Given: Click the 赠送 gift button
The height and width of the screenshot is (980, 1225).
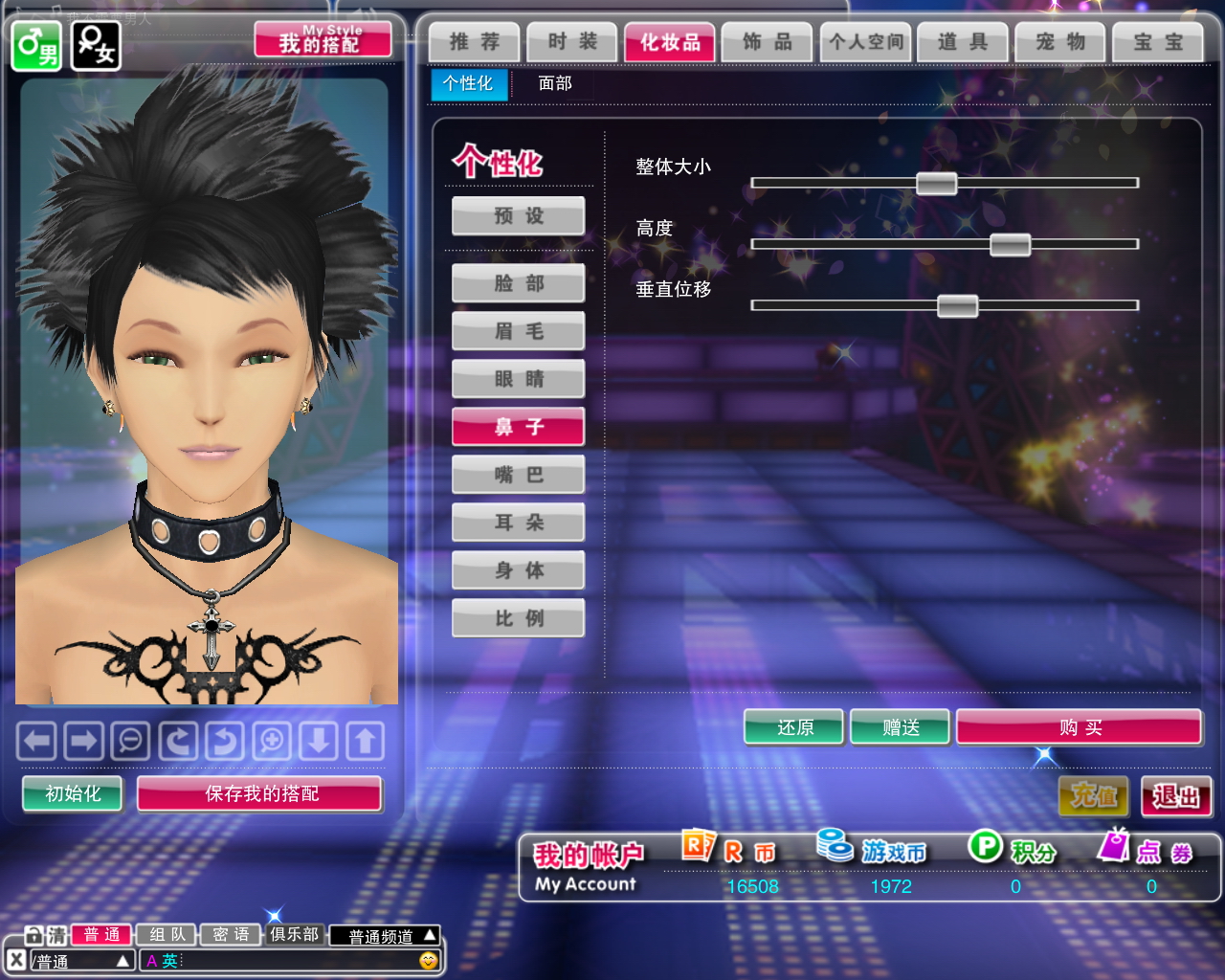Looking at the screenshot, I should click(x=900, y=727).
